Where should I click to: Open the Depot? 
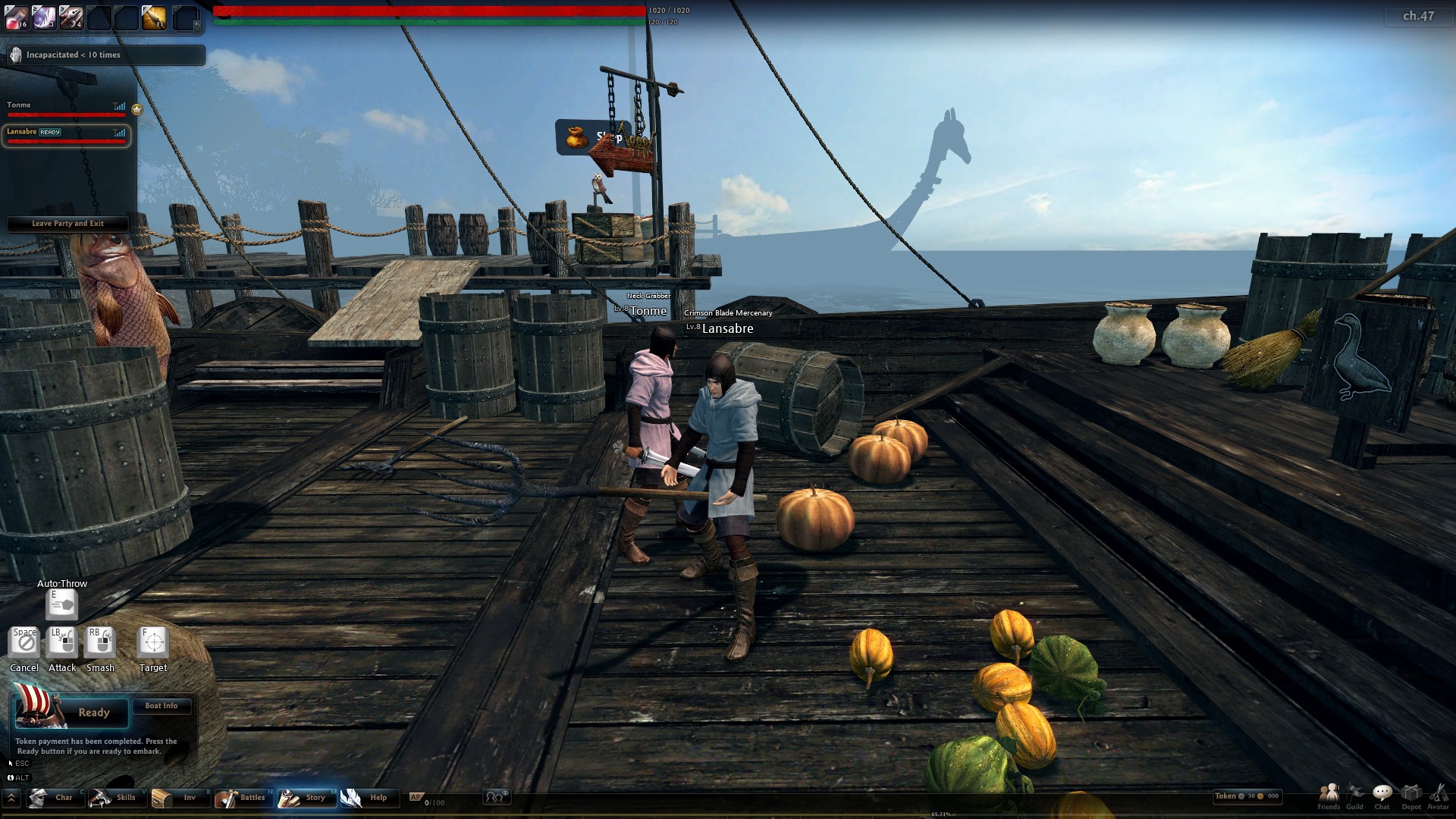tap(1411, 796)
